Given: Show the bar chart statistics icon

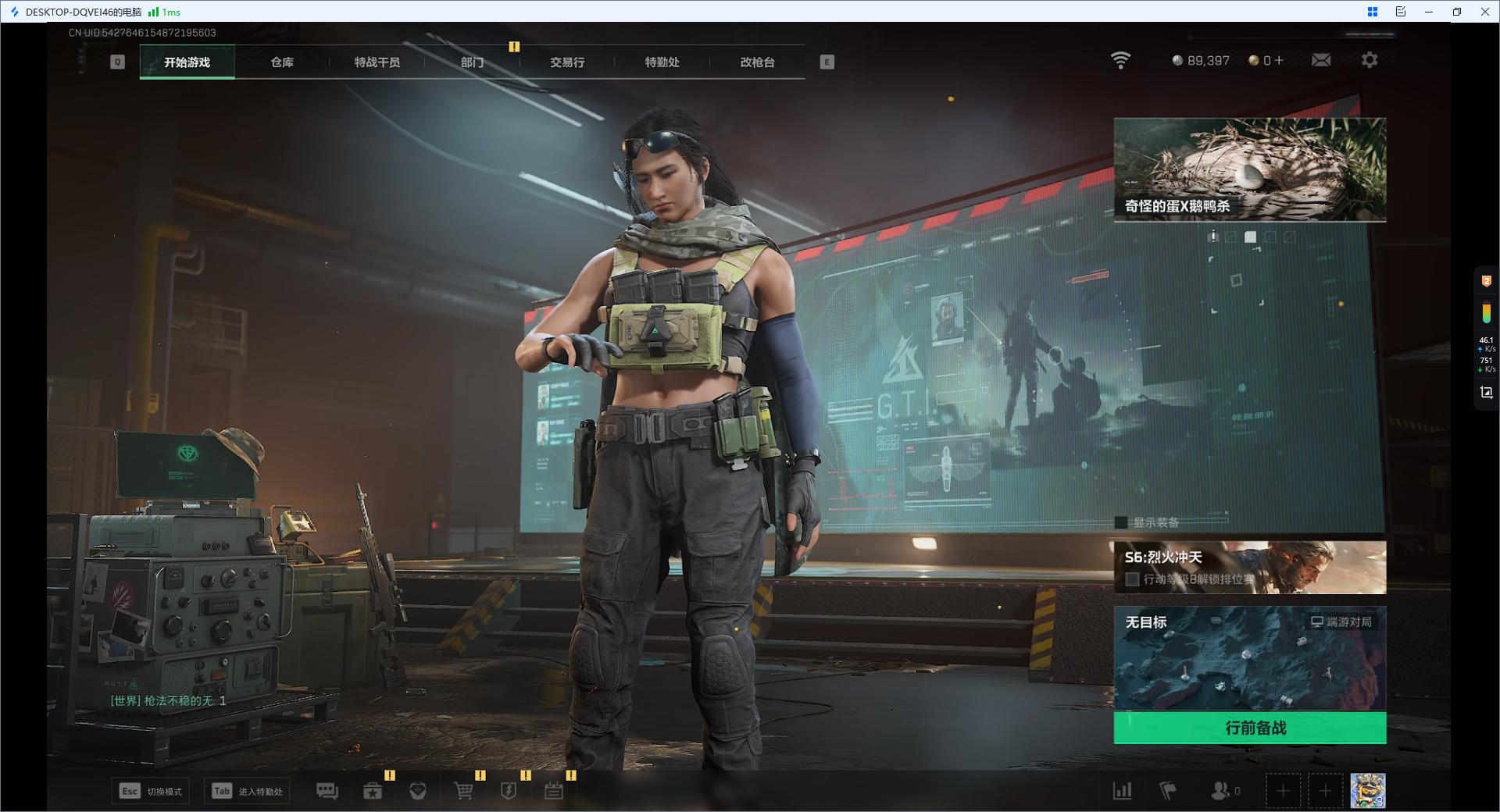Looking at the screenshot, I should tap(1123, 791).
